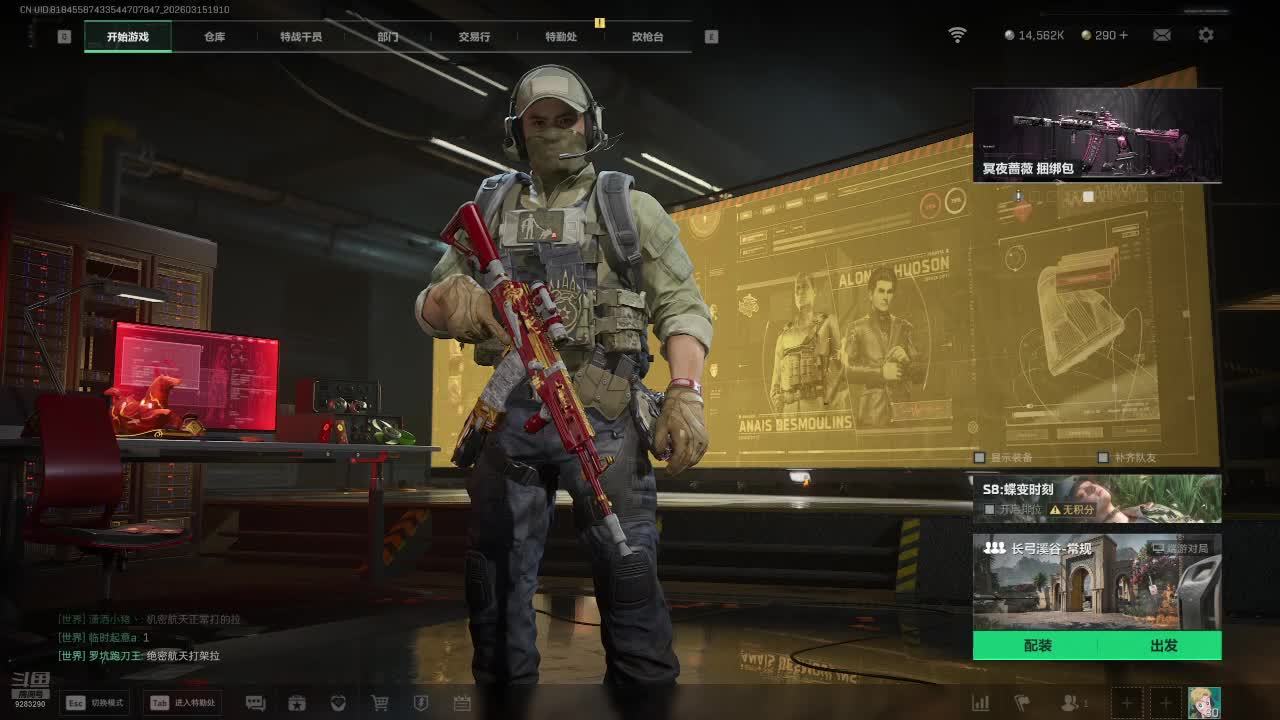Choose the 长弓溪谷-常规 map card
The height and width of the screenshot is (720, 1280).
click(x=1097, y=582)
